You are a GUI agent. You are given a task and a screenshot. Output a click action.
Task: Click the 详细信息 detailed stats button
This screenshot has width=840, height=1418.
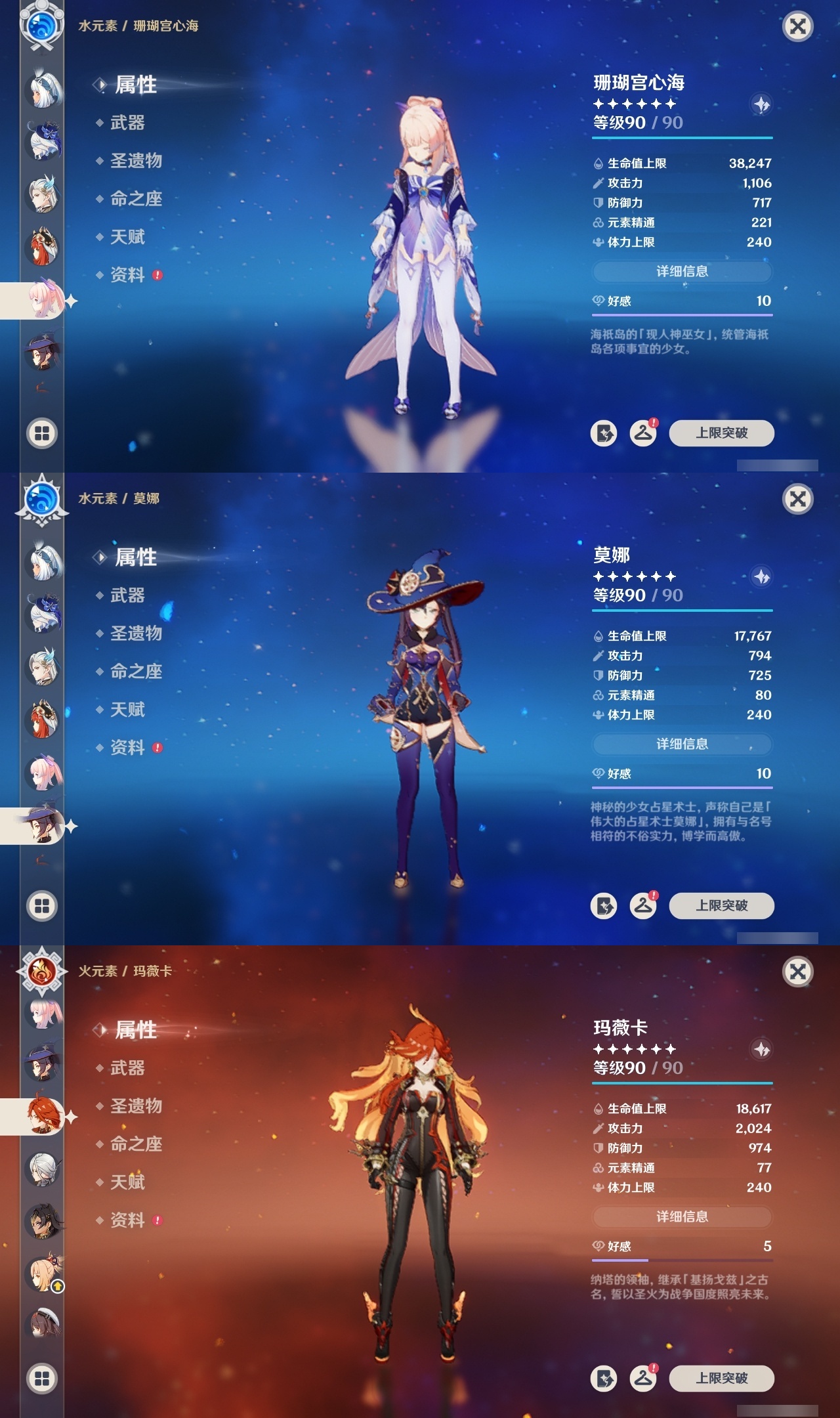tap(682, 272)
